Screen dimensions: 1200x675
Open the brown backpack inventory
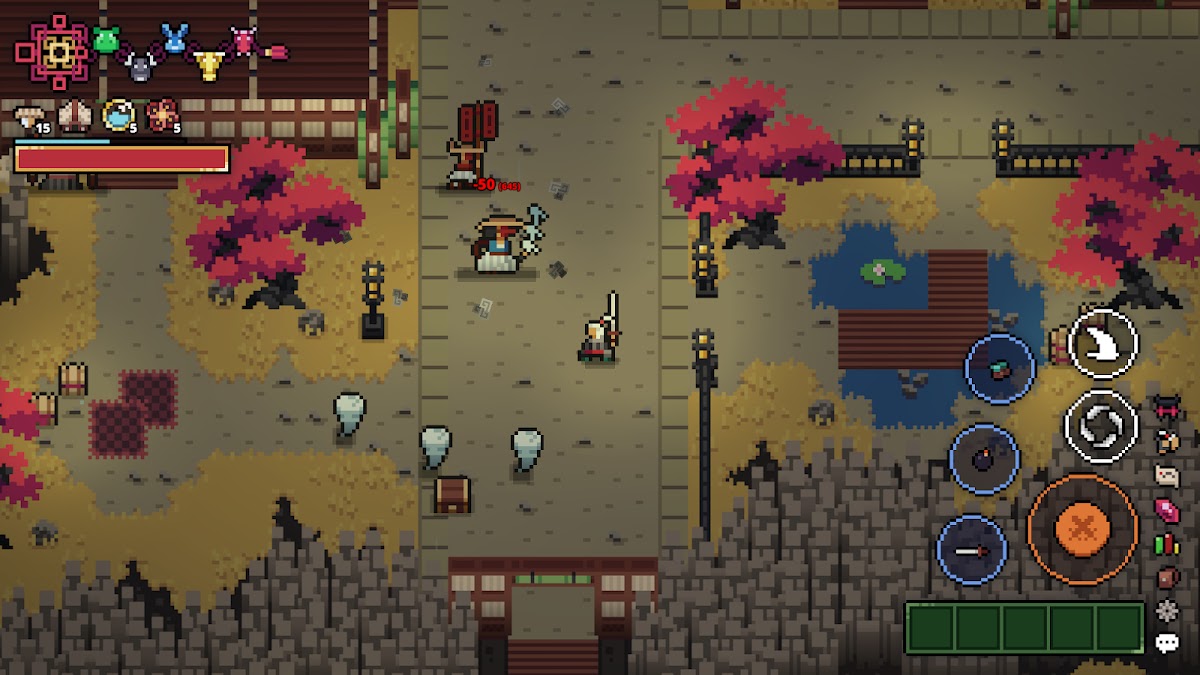[1167, 577]
